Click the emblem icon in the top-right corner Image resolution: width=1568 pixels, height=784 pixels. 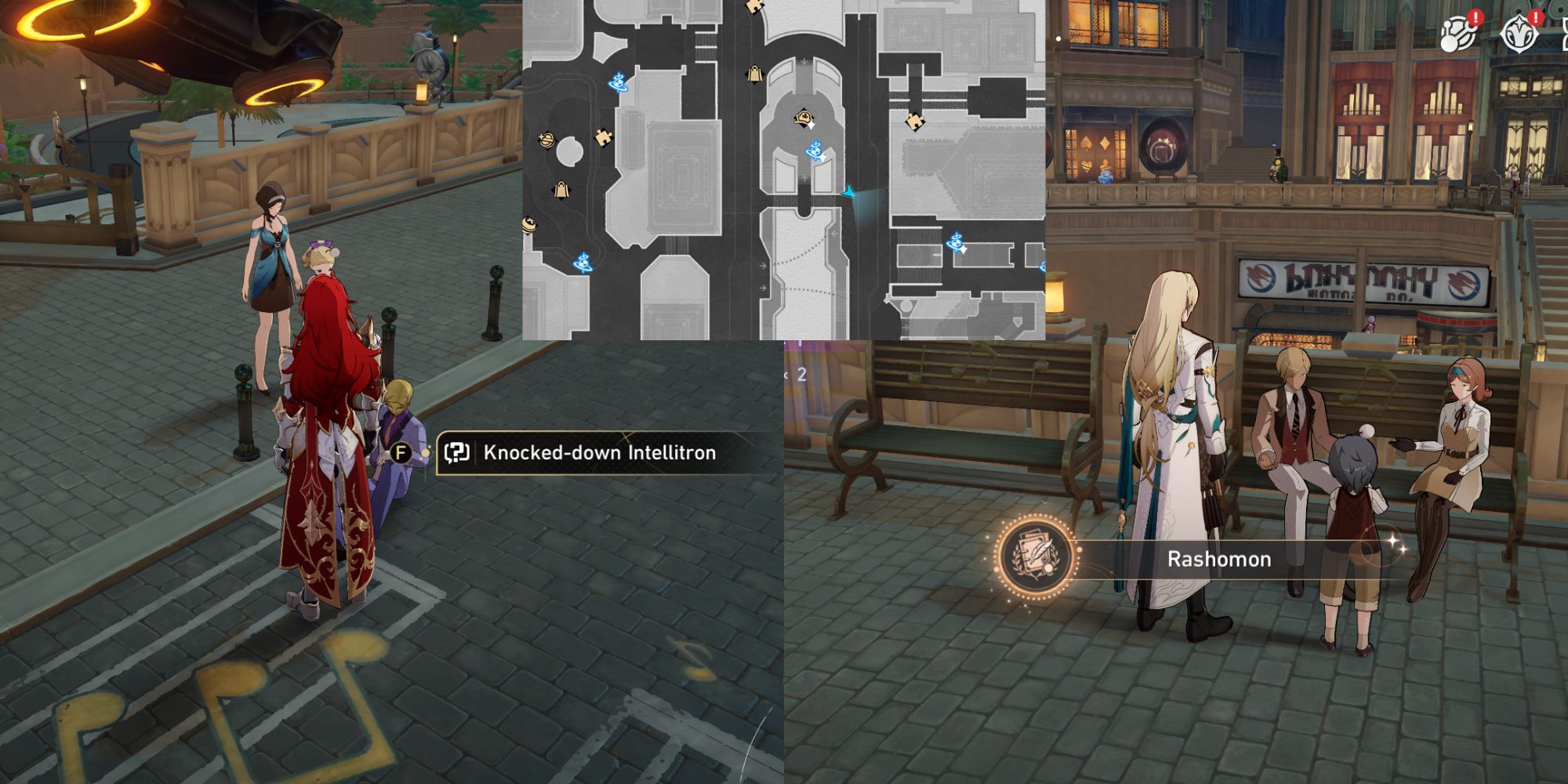[1519, 33]
